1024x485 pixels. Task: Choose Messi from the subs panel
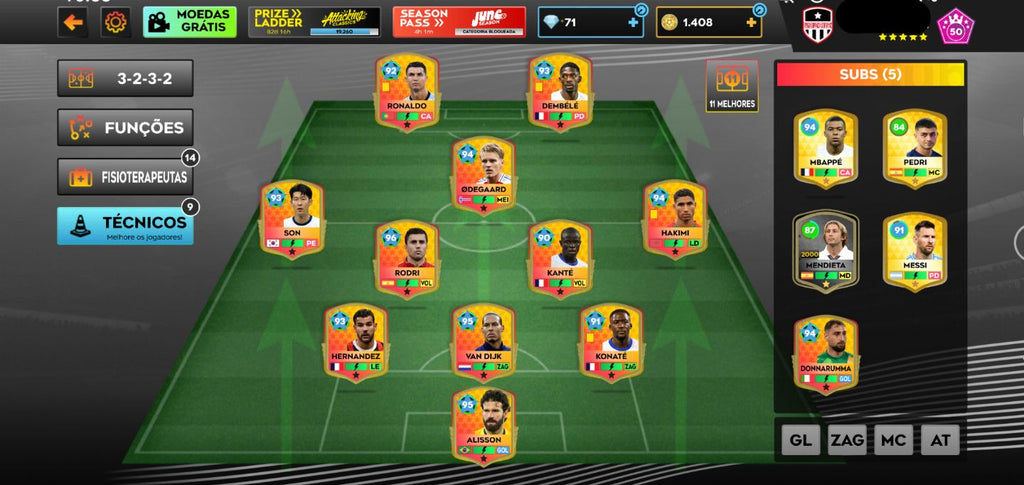915,251
